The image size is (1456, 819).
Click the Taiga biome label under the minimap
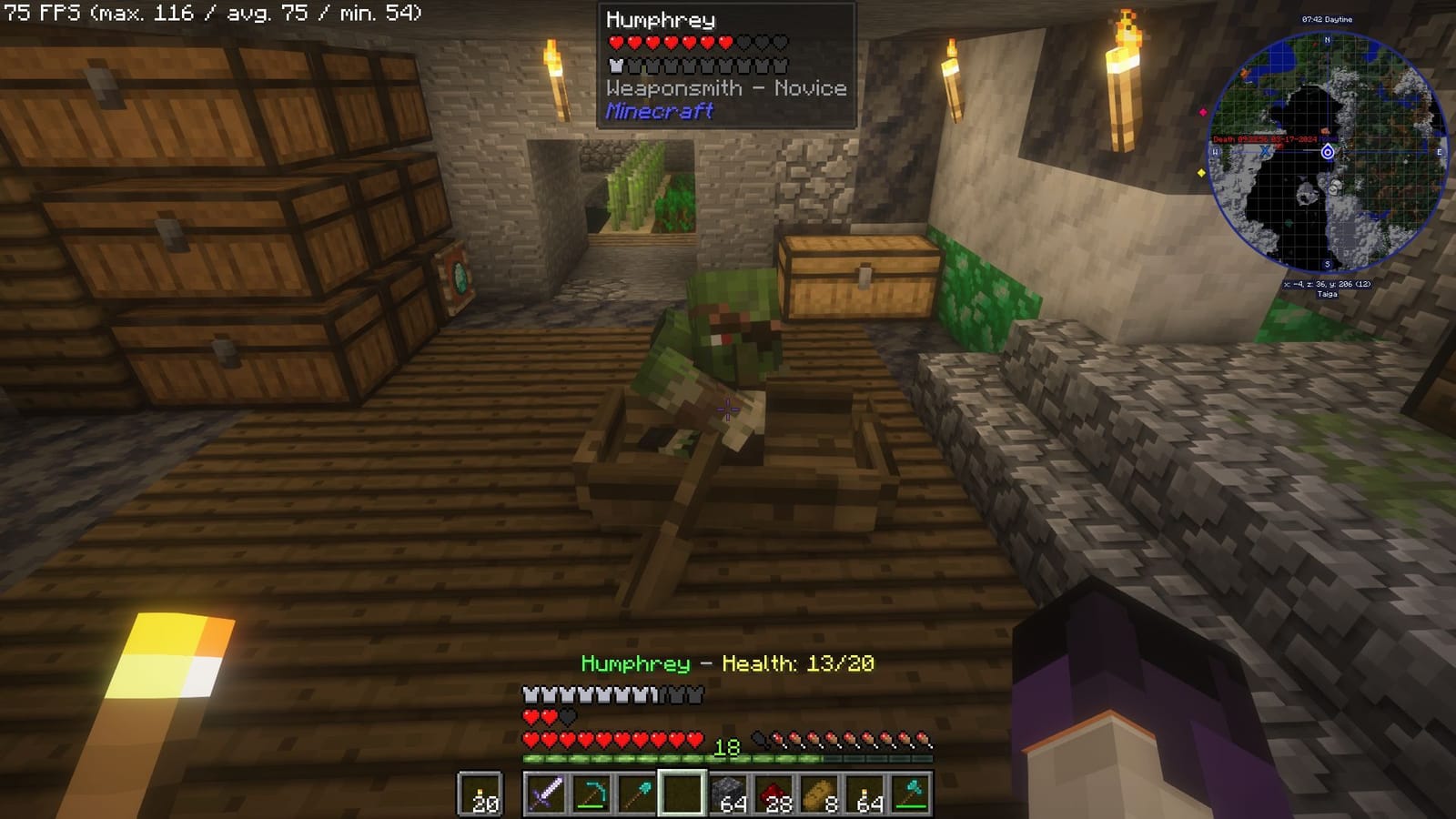point(1328,294)
